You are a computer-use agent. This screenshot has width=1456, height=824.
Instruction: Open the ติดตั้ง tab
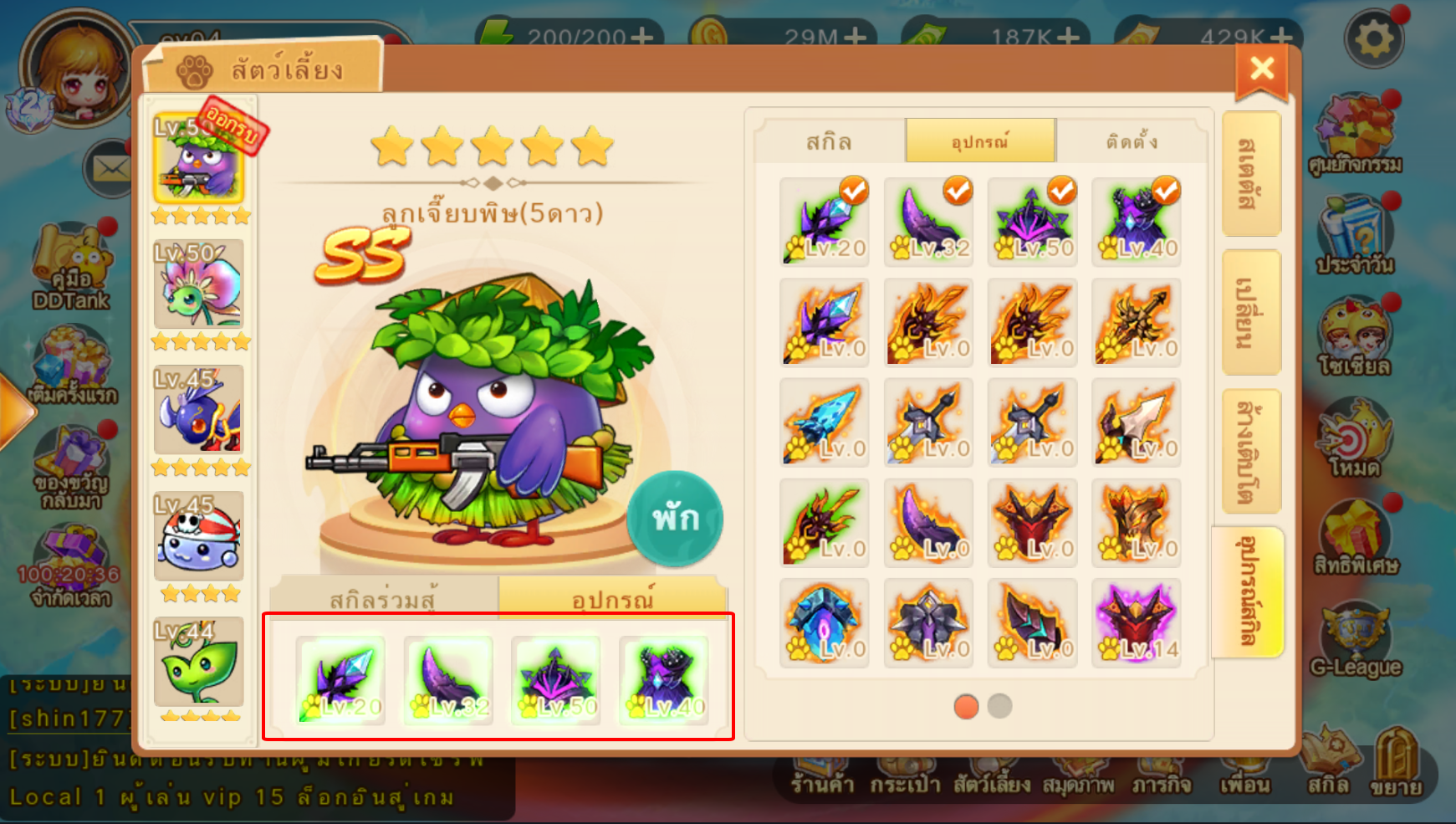(1132, 141)
